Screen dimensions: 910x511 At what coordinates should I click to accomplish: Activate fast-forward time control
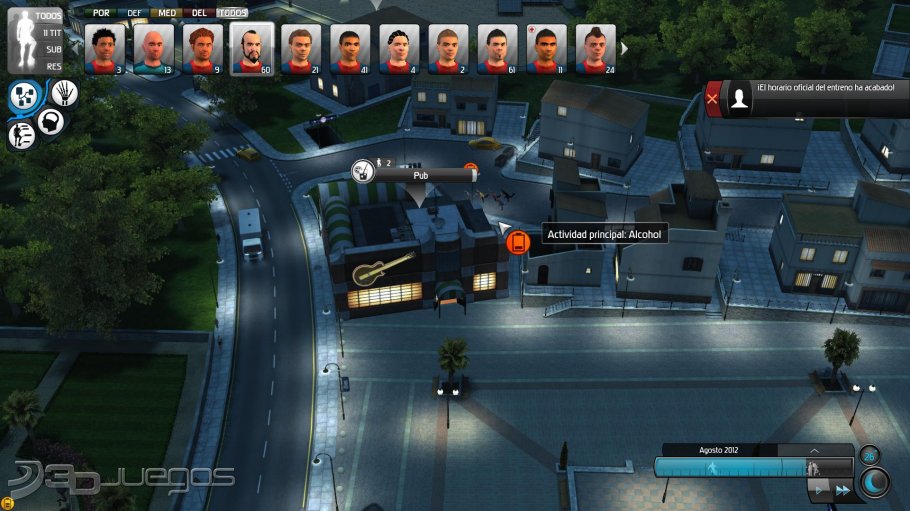point(843,490)
